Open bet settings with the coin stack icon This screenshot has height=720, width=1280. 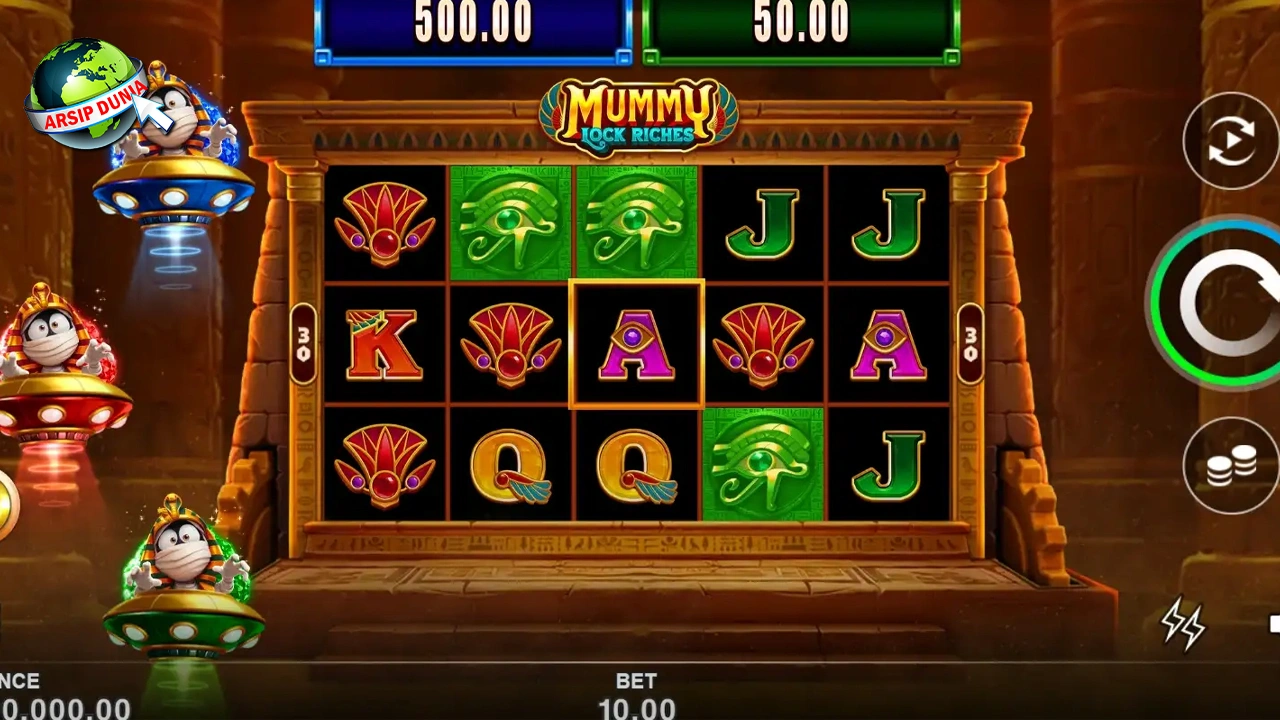[1230, 465]
